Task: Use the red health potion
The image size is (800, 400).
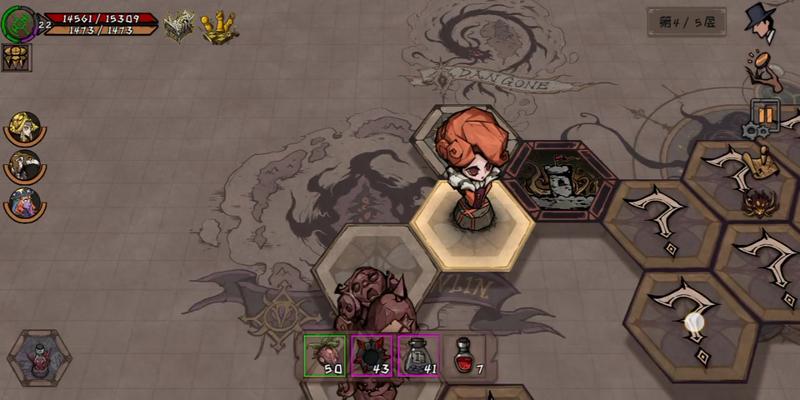Action: pos(463,355)
